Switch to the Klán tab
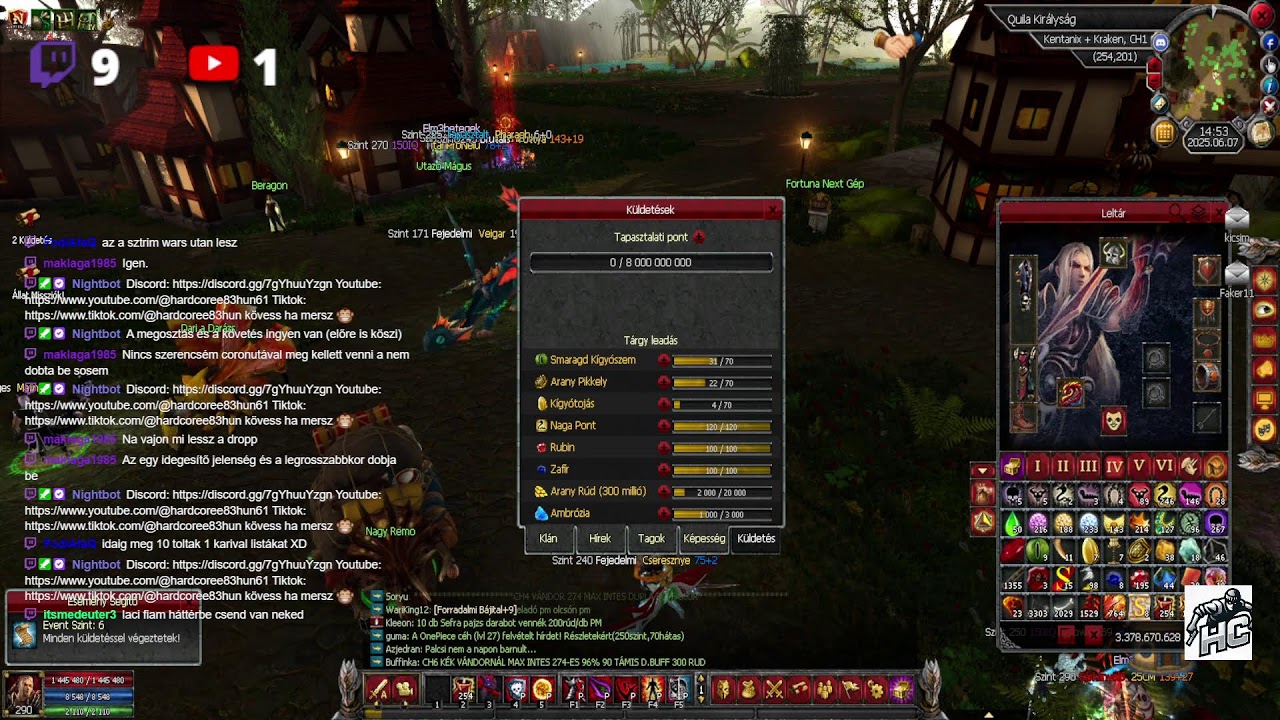Viewport: 1280px width, 720px height. click(x=548, y=539)
